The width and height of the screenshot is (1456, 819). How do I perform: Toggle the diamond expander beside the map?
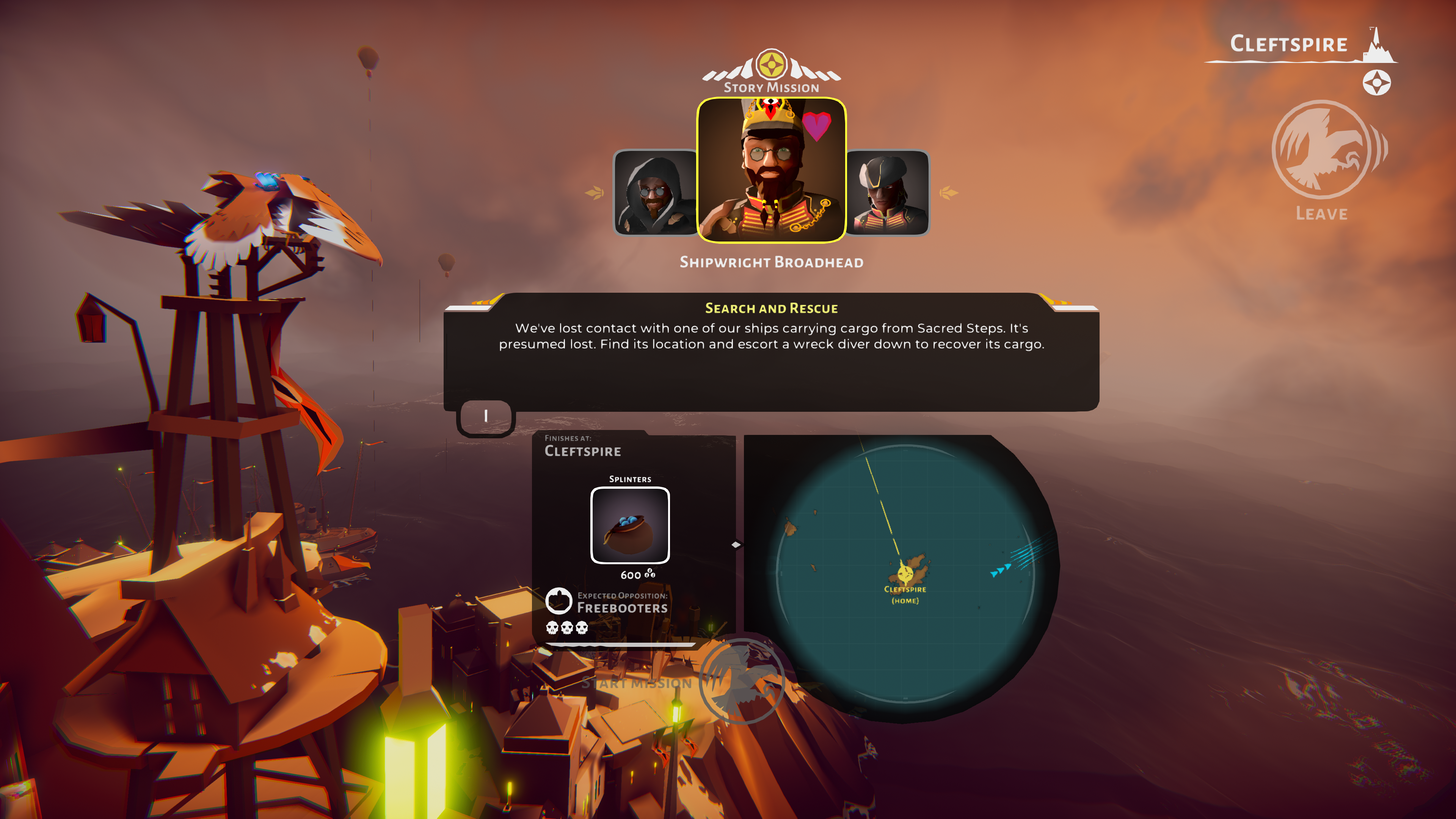[736, 545]
